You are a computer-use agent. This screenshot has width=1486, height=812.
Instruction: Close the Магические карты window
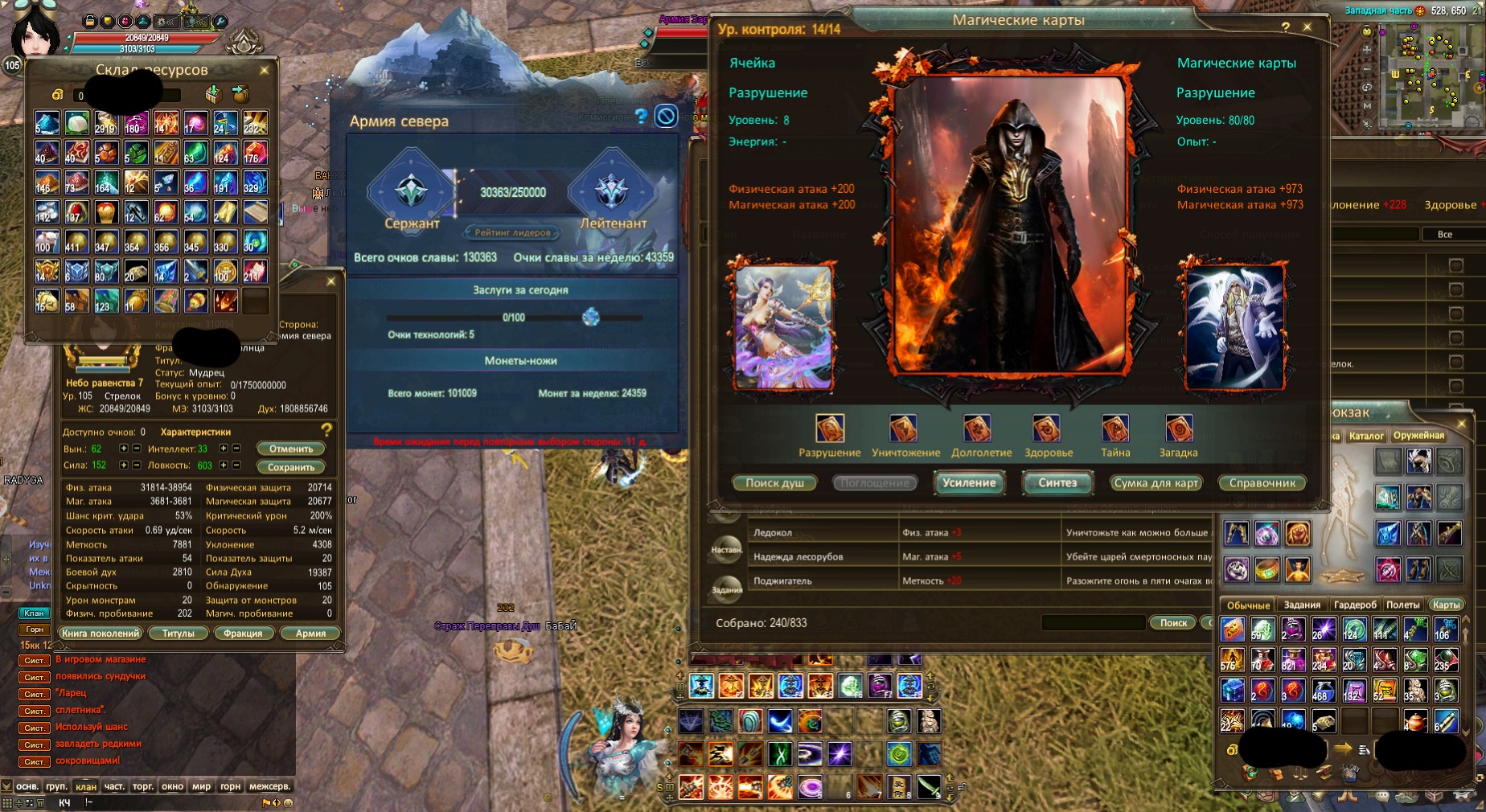coord(1307,27)
